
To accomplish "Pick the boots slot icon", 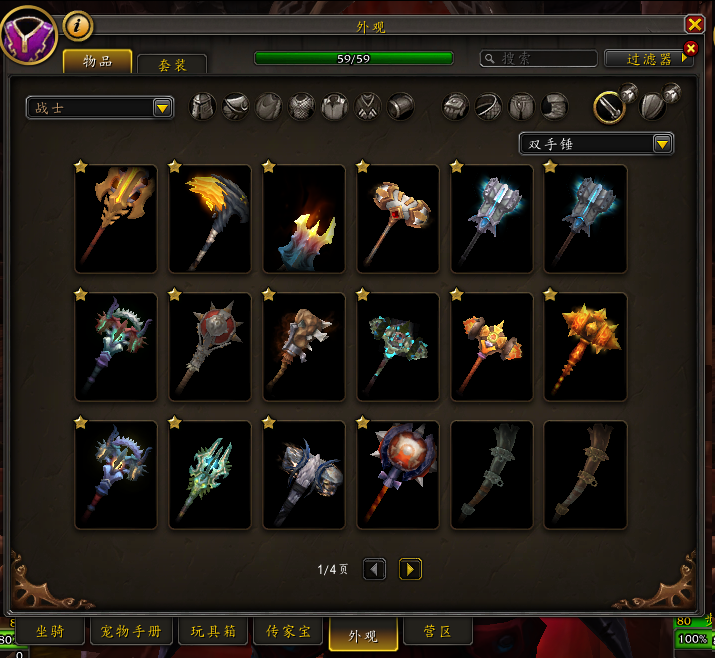I will pos(554,106).
